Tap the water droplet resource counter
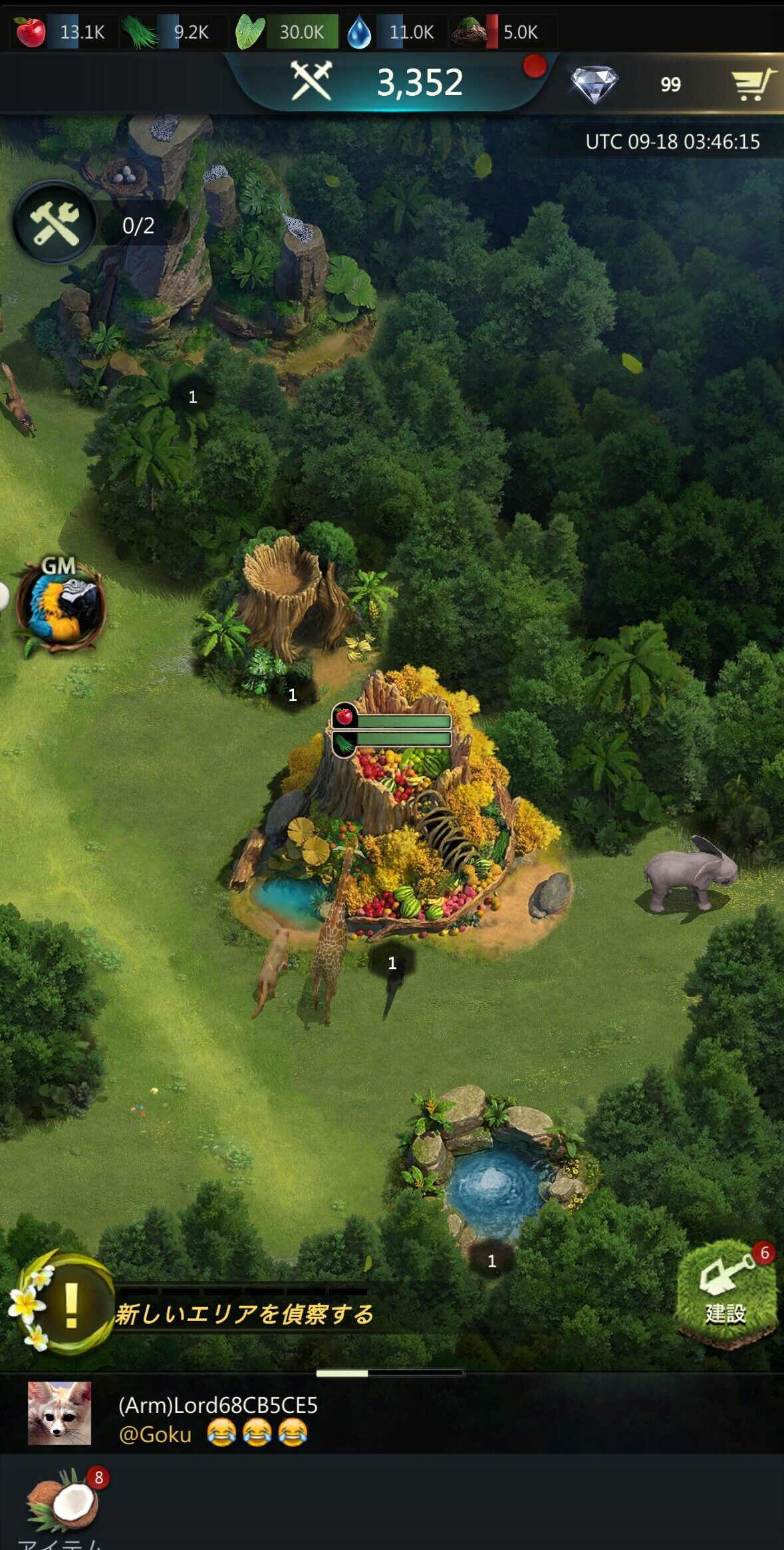Image resolution: width=784 pixels, height=1550 pixels. tap(392, 32)
